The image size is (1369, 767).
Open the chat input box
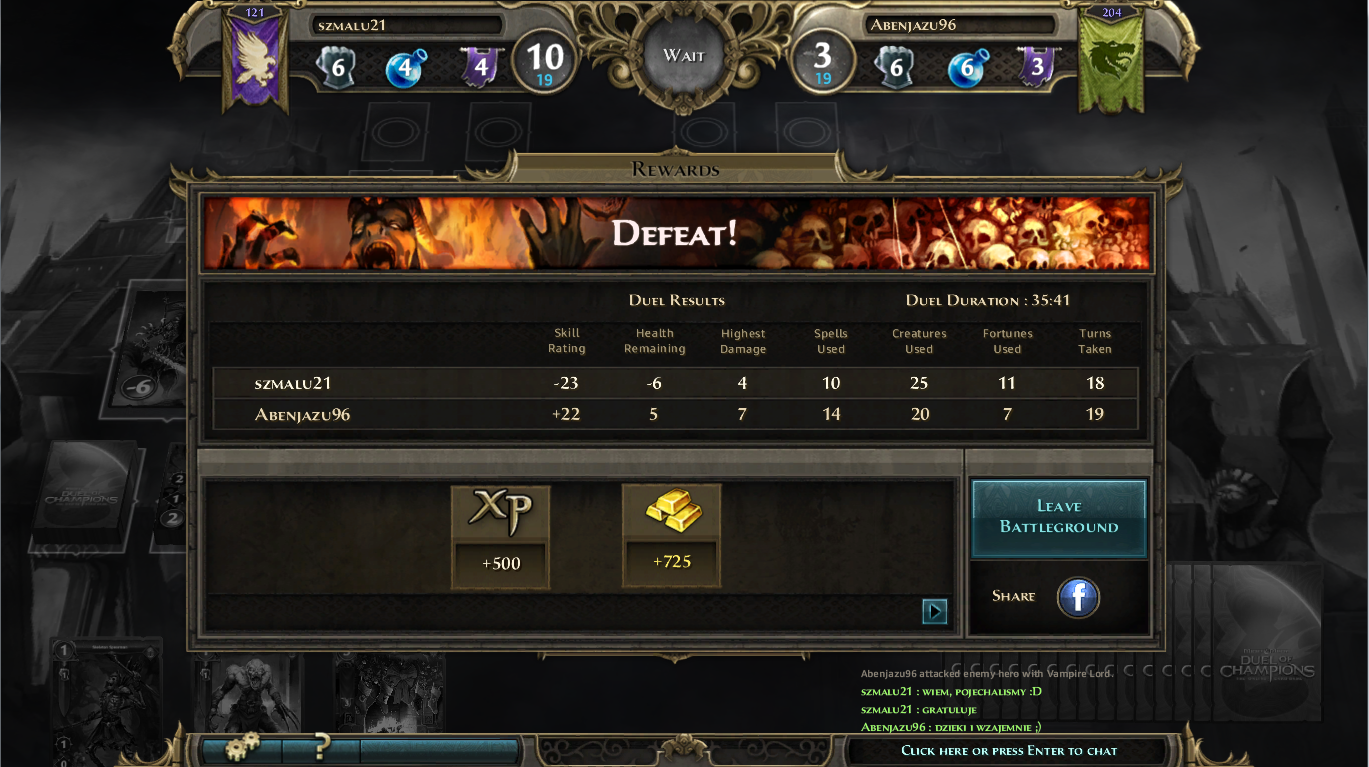click(x=1009, y=751)
